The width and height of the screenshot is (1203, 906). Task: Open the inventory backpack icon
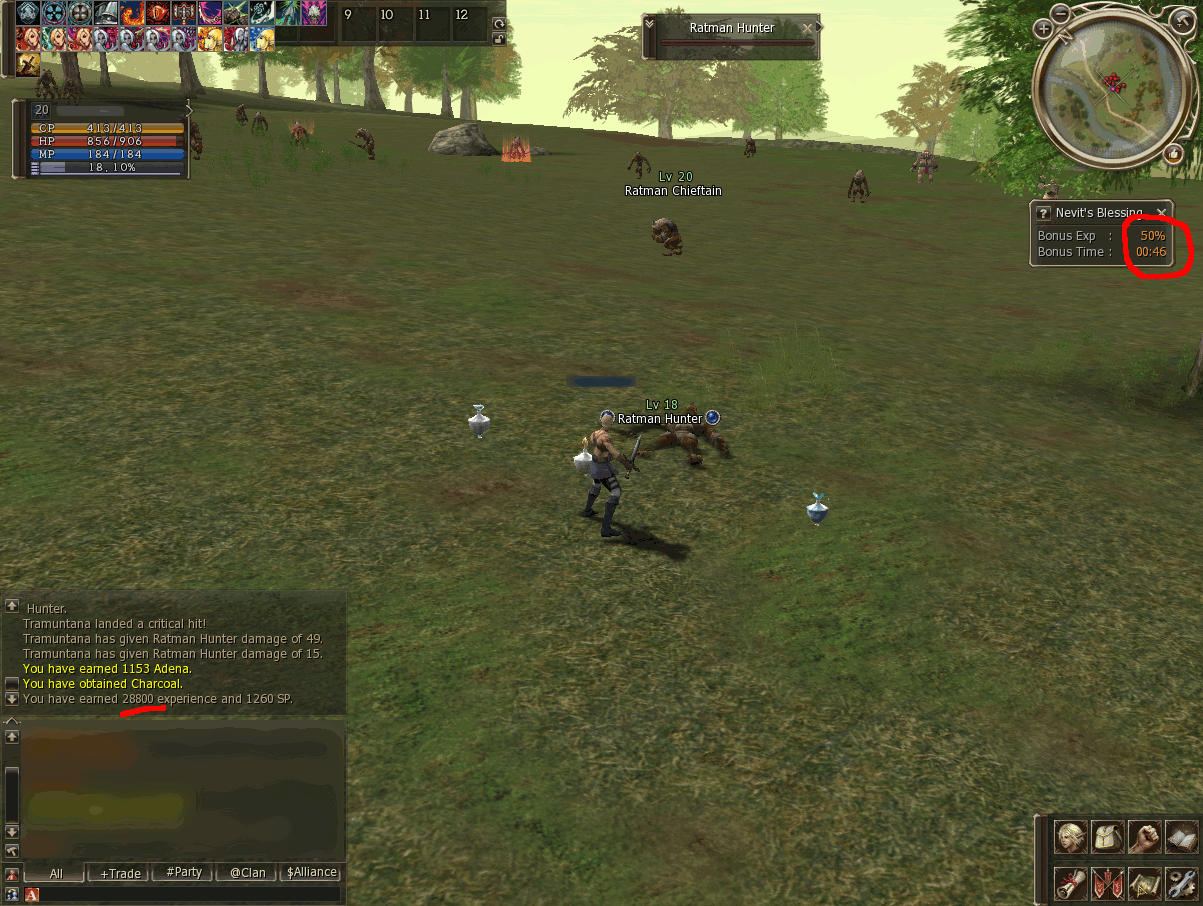click(1108, 838)
